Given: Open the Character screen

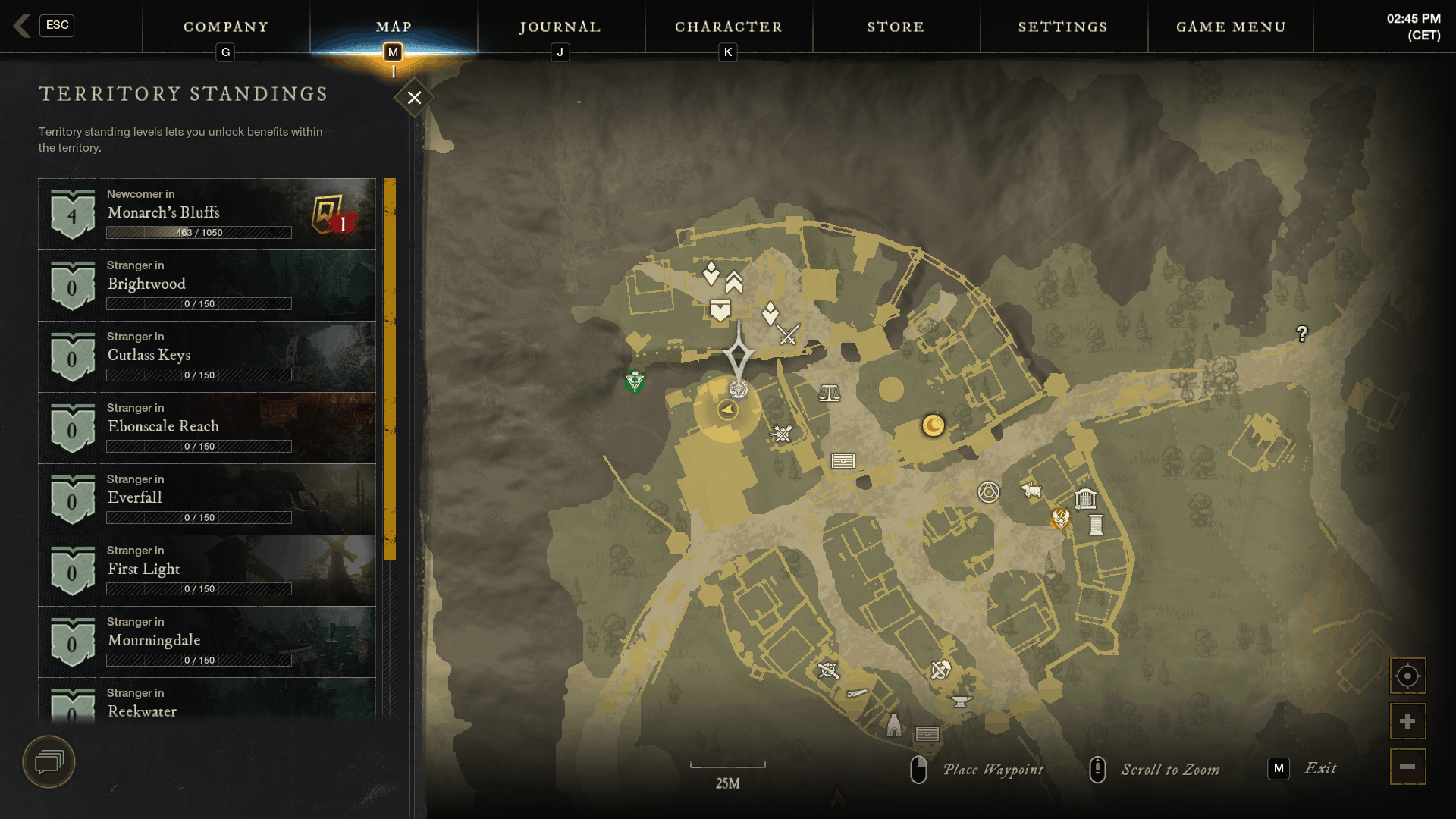Looking at the screenshot, I should click(728, 27).
